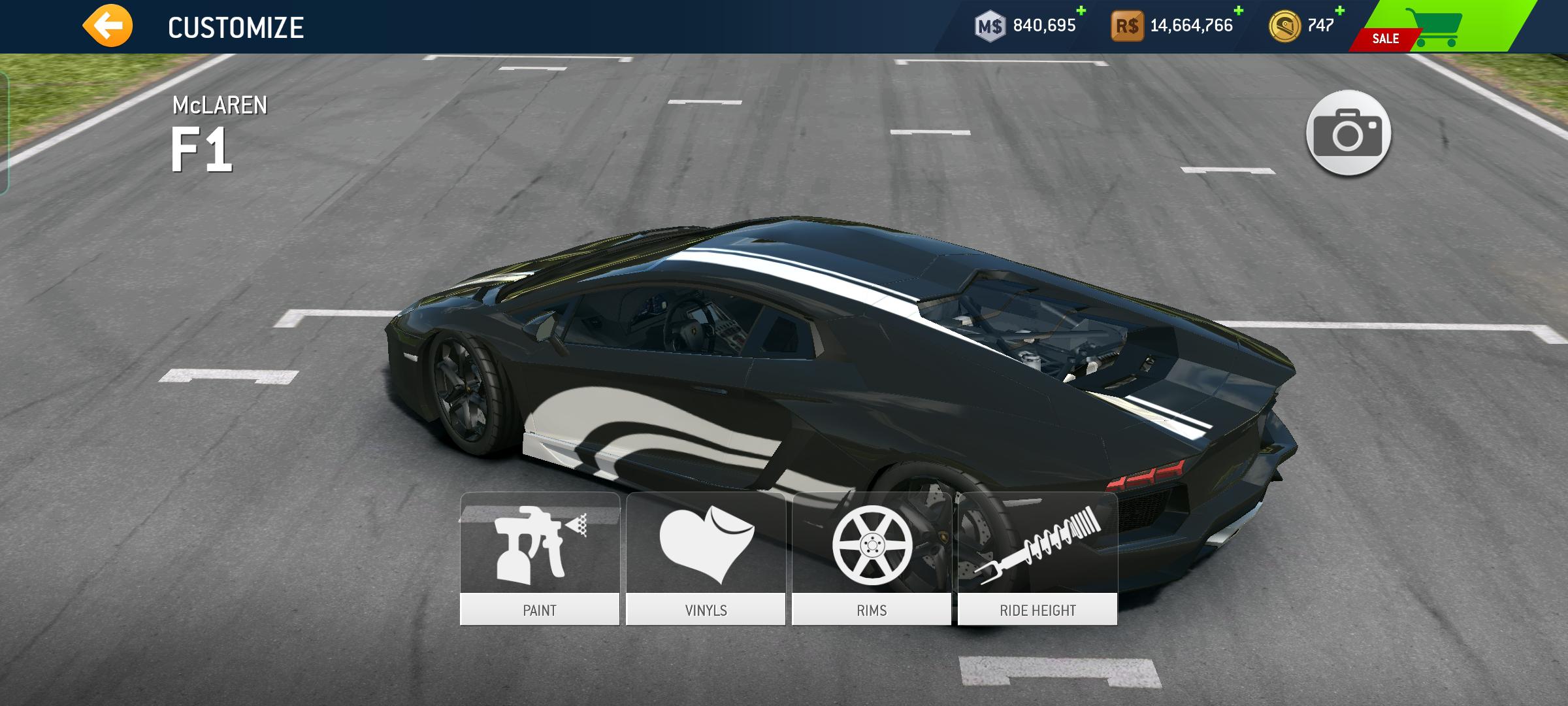
Task: Take a photo with the camera button
Action: (1348, 133)
